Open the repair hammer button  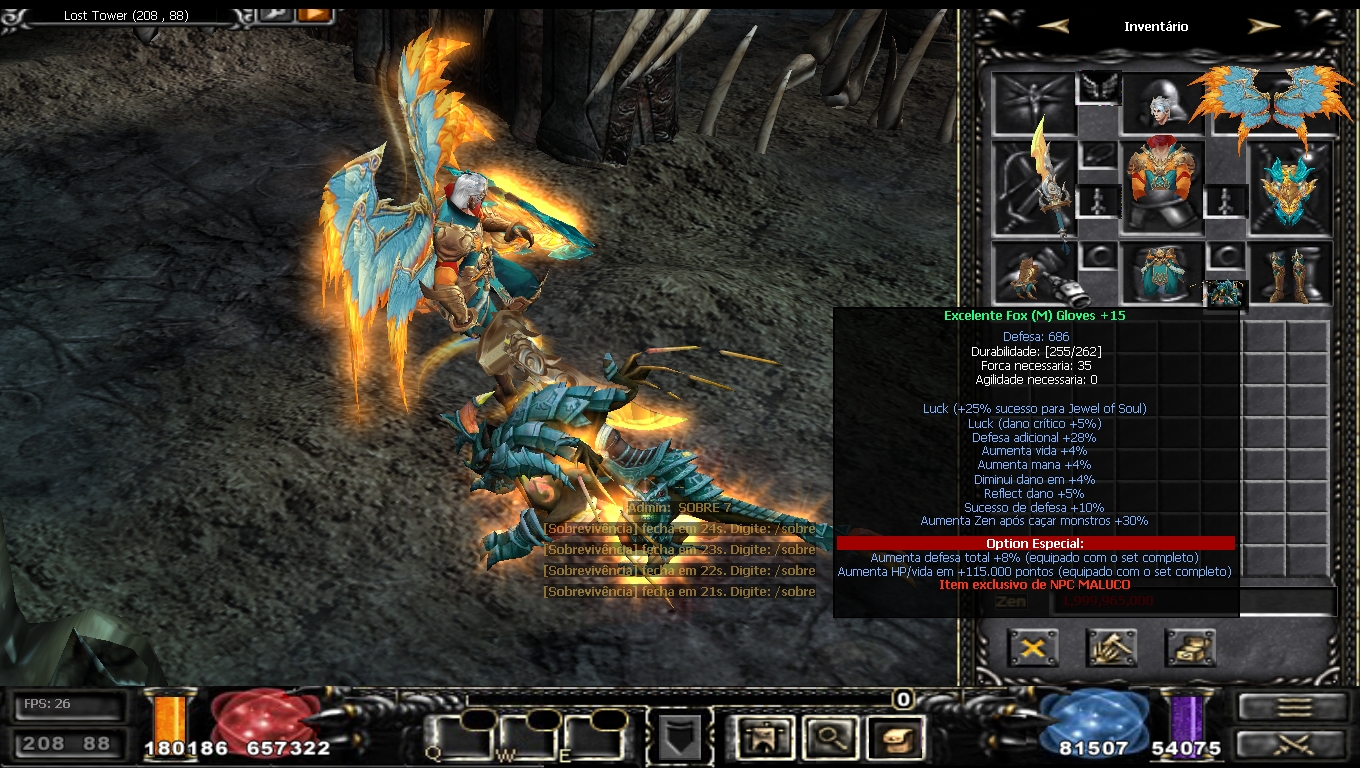tap(1111, 648)
